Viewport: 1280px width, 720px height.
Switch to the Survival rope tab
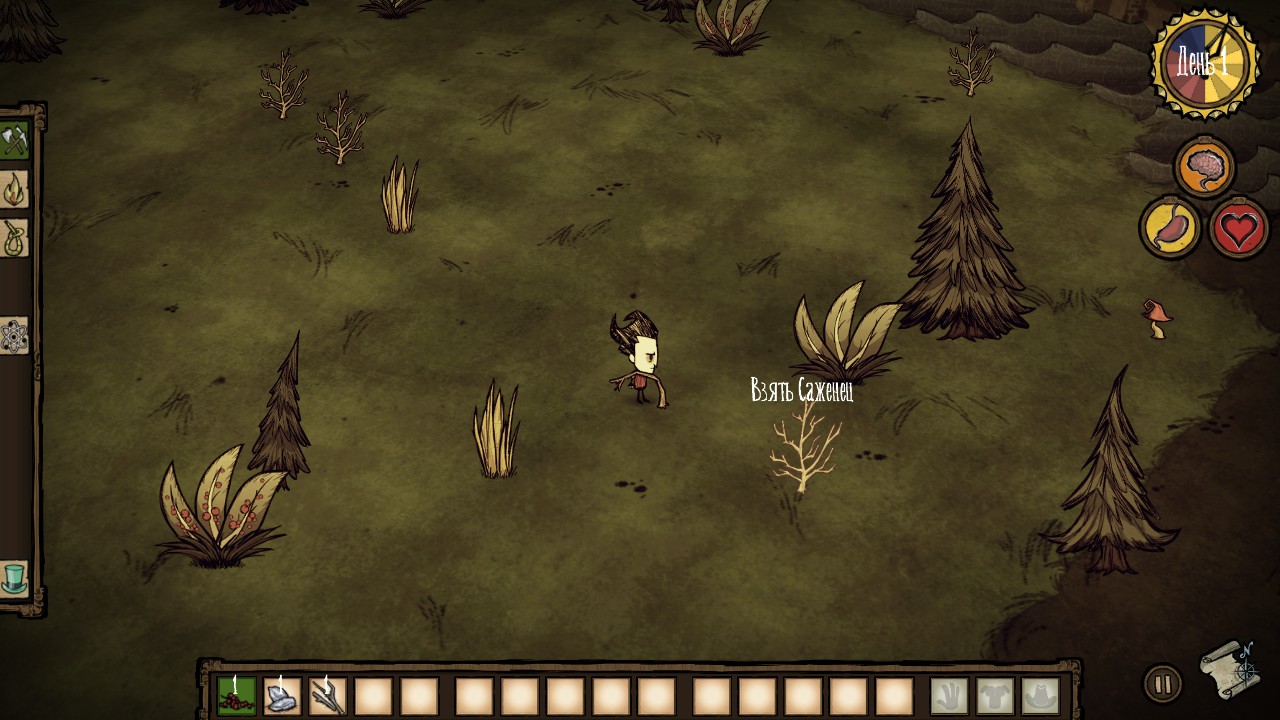[14, 238]
